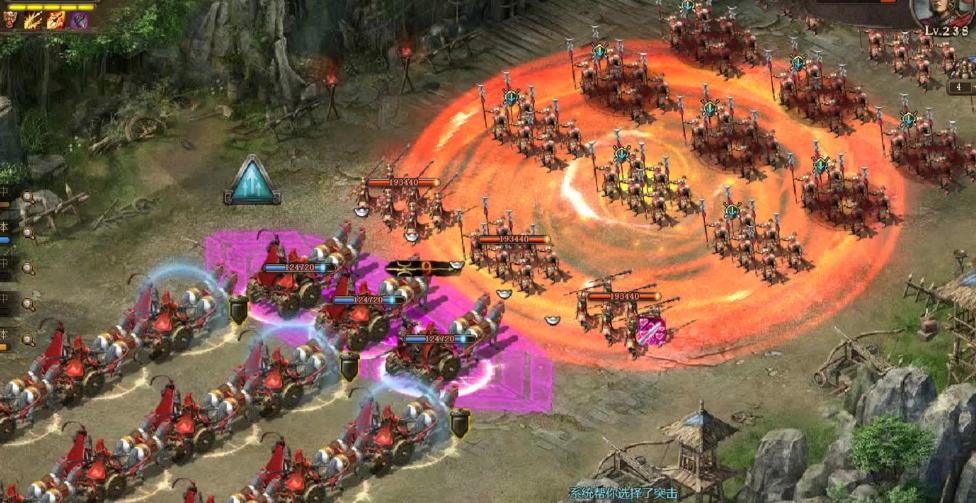The height and width of the screenshot is (503, 976).
Task: Activate the golden lightning slash skill
Action: [x=33, y=19]
